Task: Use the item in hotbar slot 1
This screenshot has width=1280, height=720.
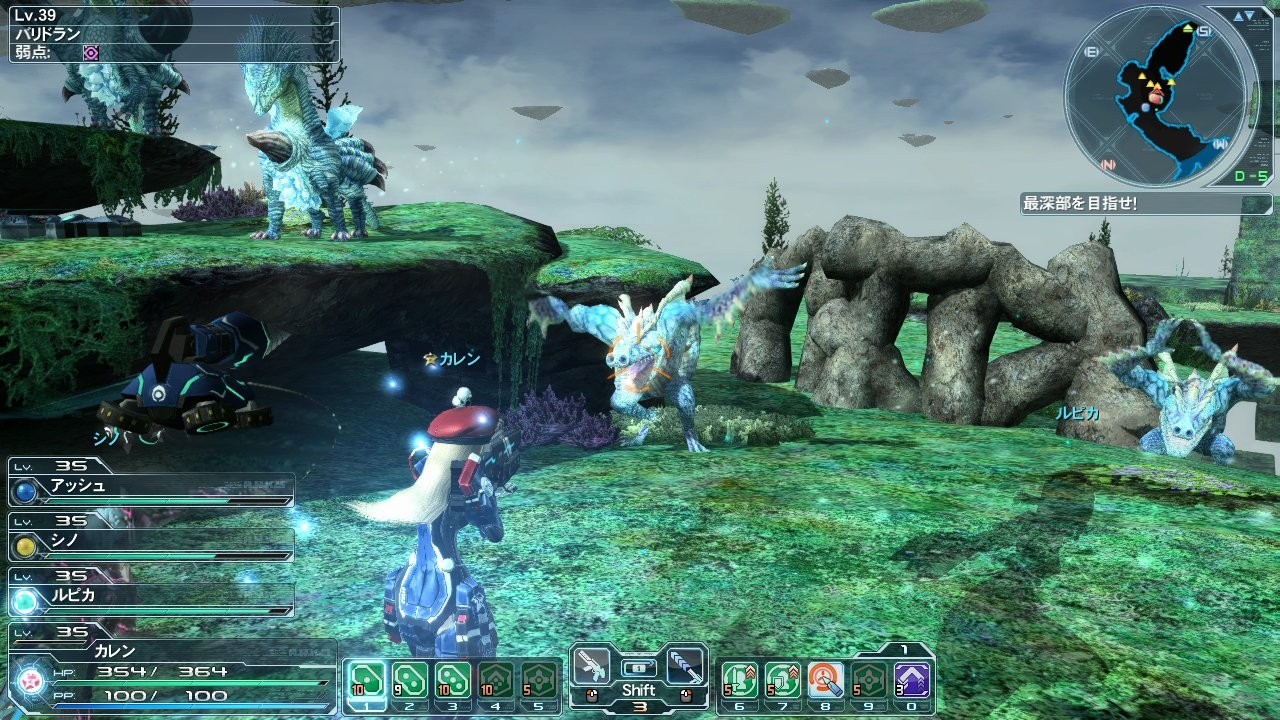Action: tap(366, 680)
